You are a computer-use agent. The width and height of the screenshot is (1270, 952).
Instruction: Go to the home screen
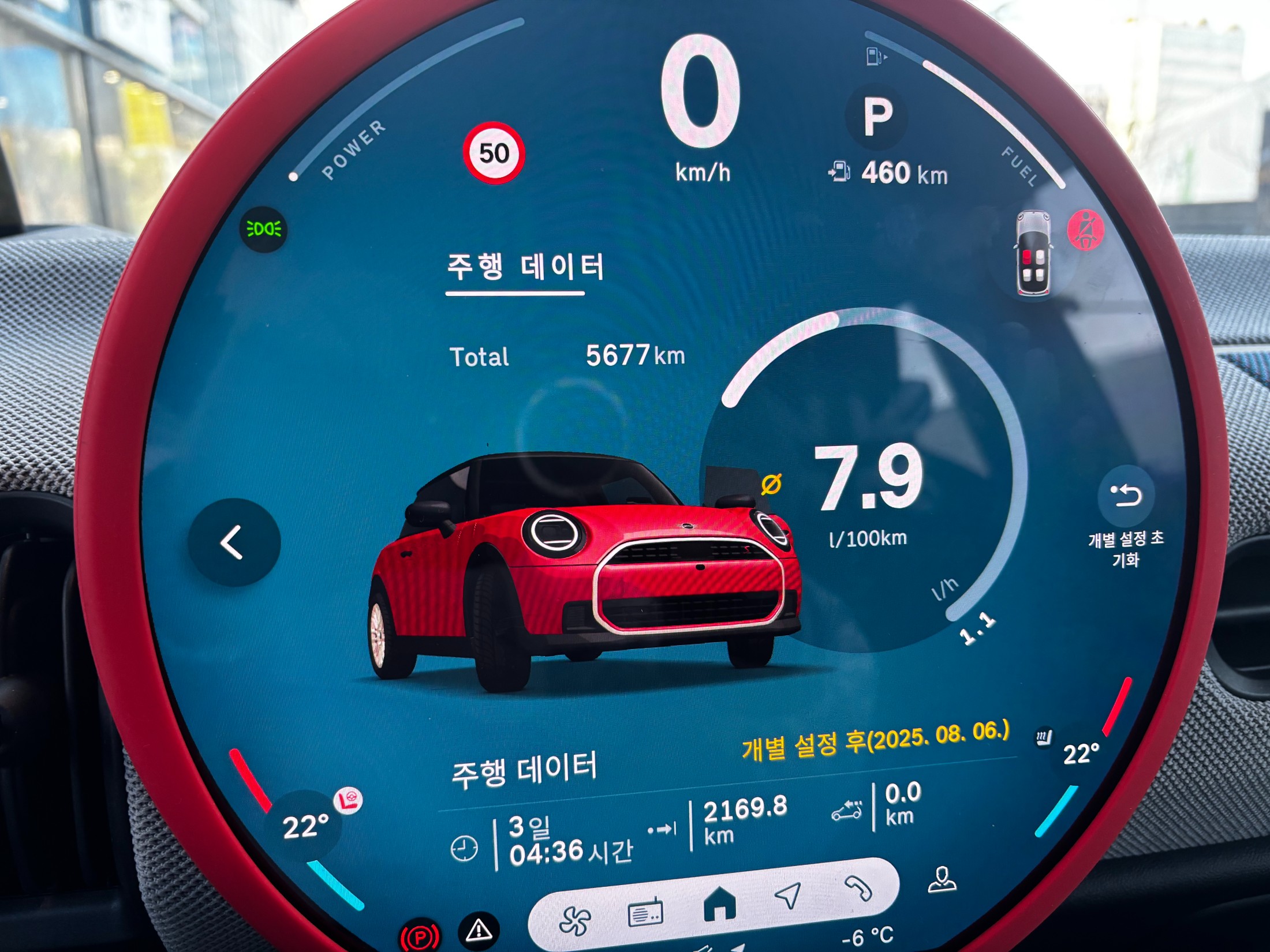(x=719, y=904)
